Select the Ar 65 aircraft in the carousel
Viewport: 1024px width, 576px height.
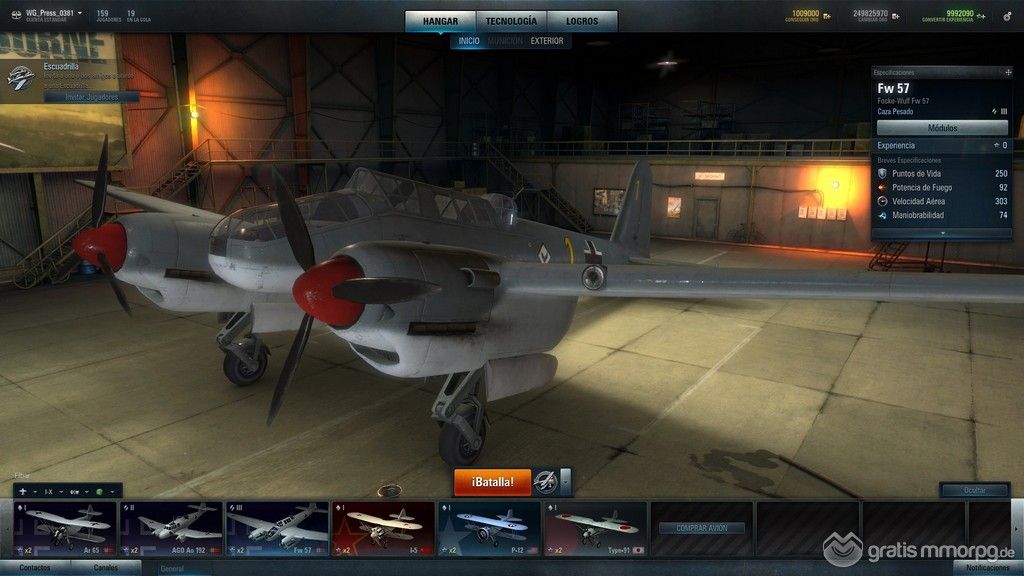(x=66, y=528)
